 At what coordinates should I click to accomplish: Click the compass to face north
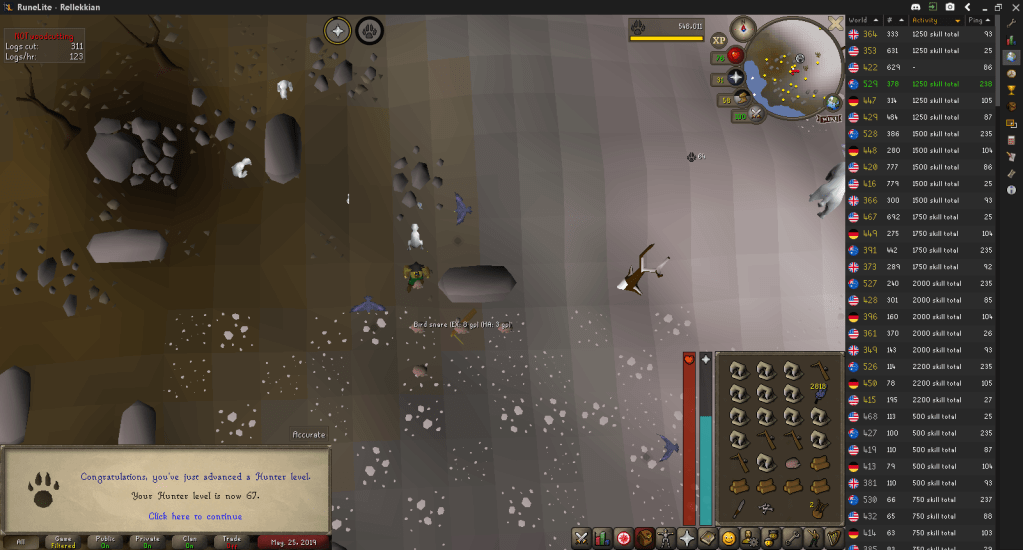[743, 29]
